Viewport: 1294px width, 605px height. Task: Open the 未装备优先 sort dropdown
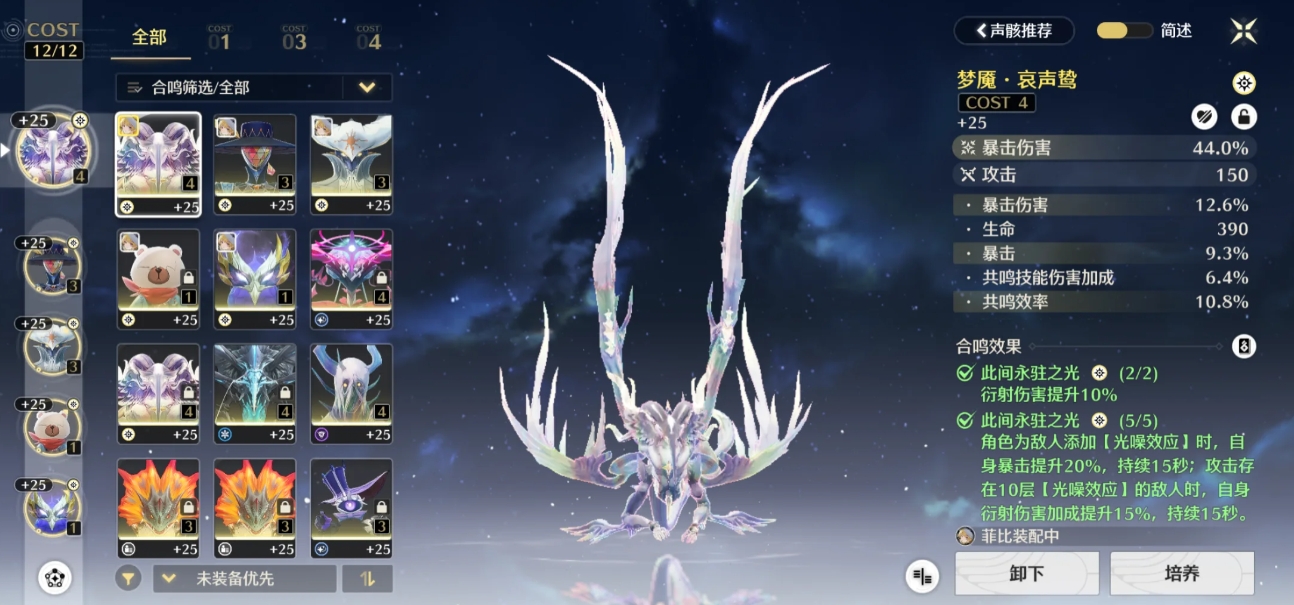click(x=245, y=578)
